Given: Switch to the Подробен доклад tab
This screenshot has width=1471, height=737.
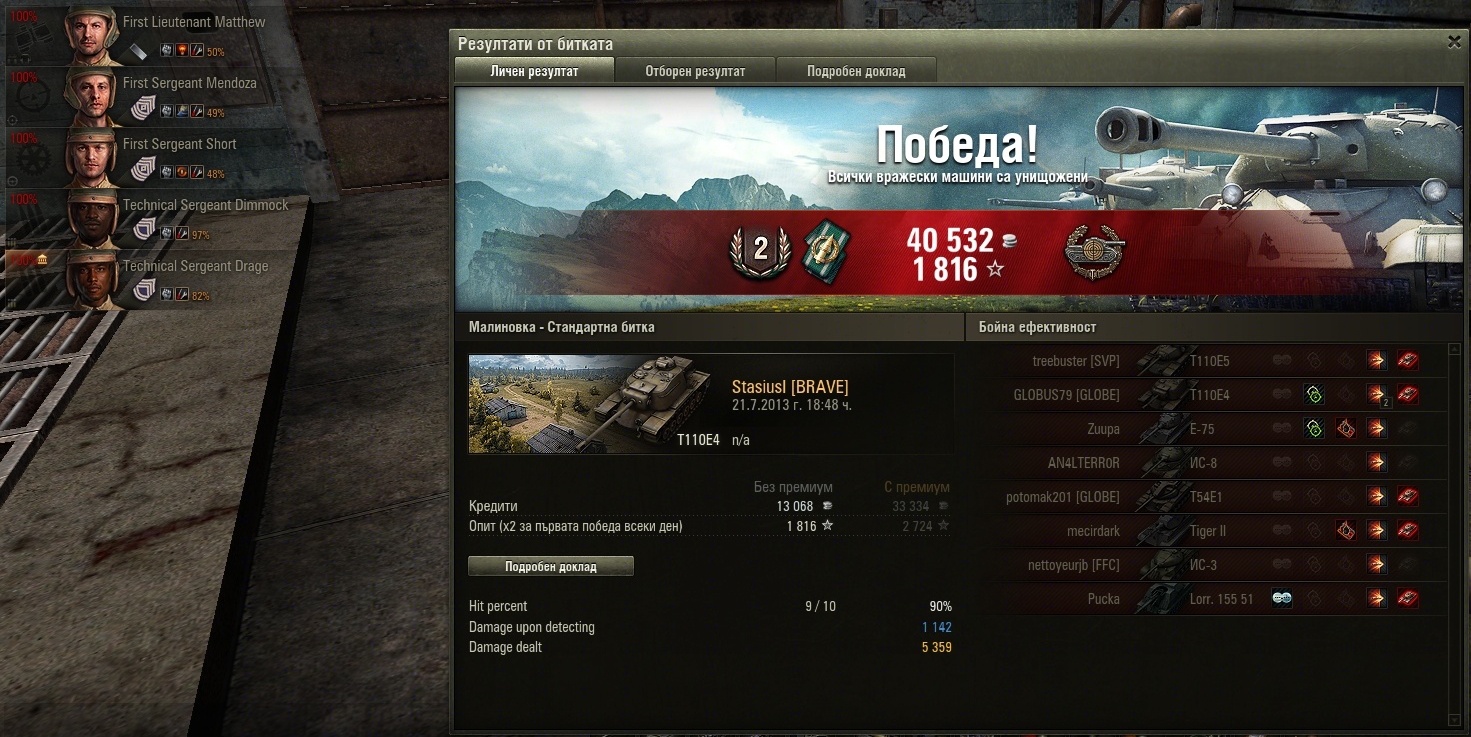Looking at the screenshot, I should (x=856, y=71).
